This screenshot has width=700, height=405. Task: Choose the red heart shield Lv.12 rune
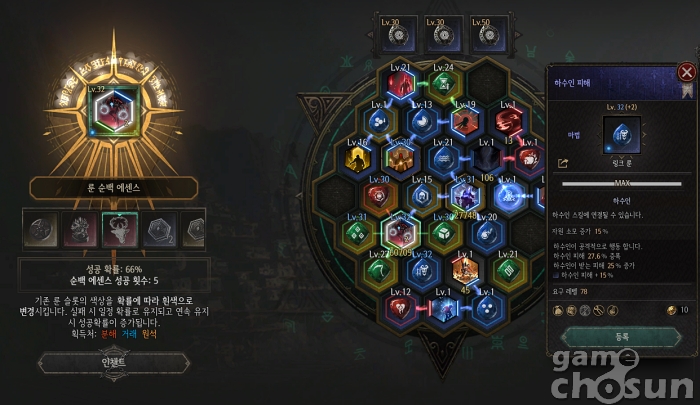point(401,306)
